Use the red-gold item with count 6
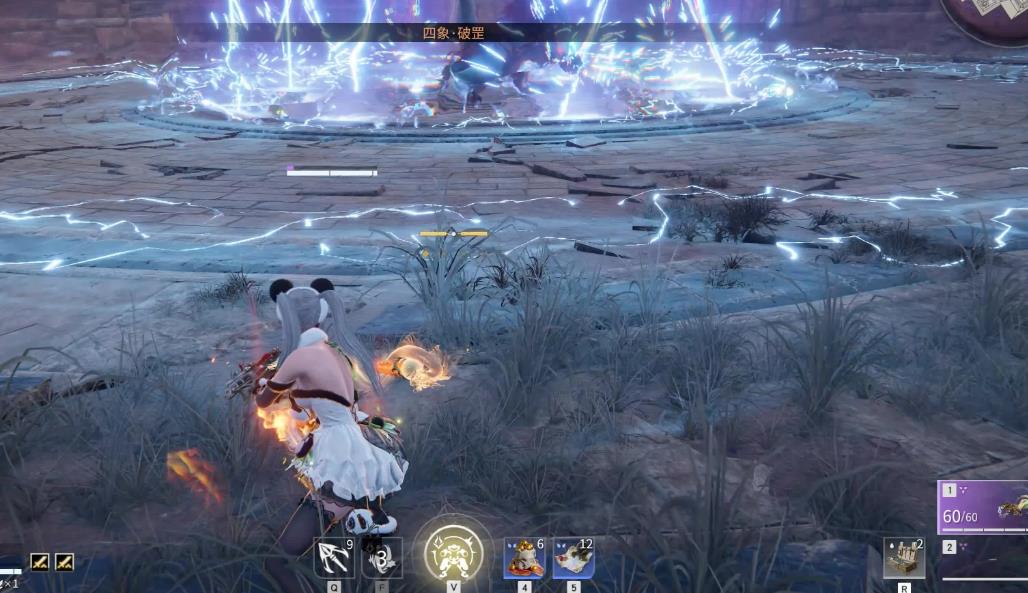 point(523,557)
